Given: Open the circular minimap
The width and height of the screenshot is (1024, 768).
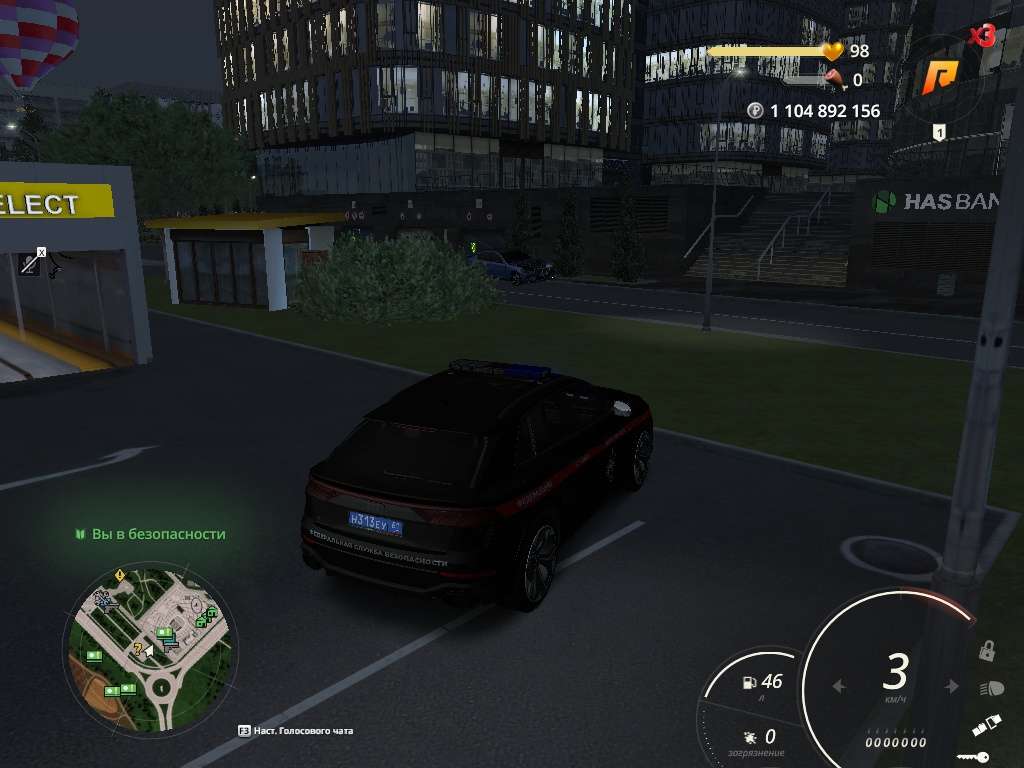Looking at the screenshot, I should tap(149, 646).
